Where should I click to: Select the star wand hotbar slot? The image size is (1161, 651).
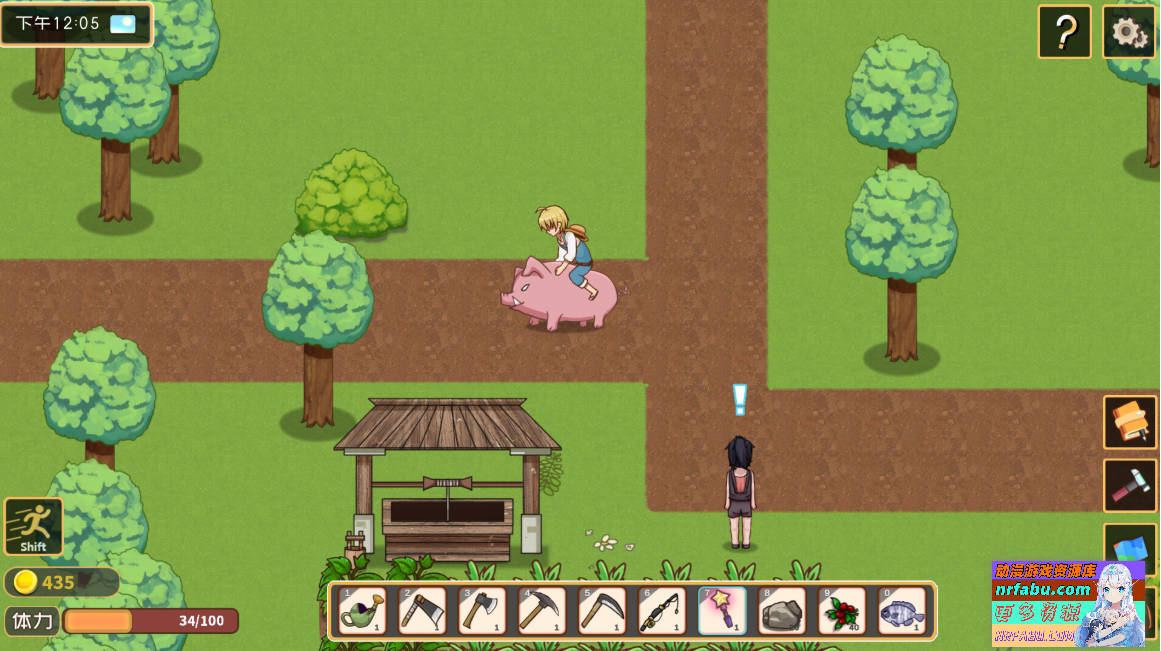point(722,611)
